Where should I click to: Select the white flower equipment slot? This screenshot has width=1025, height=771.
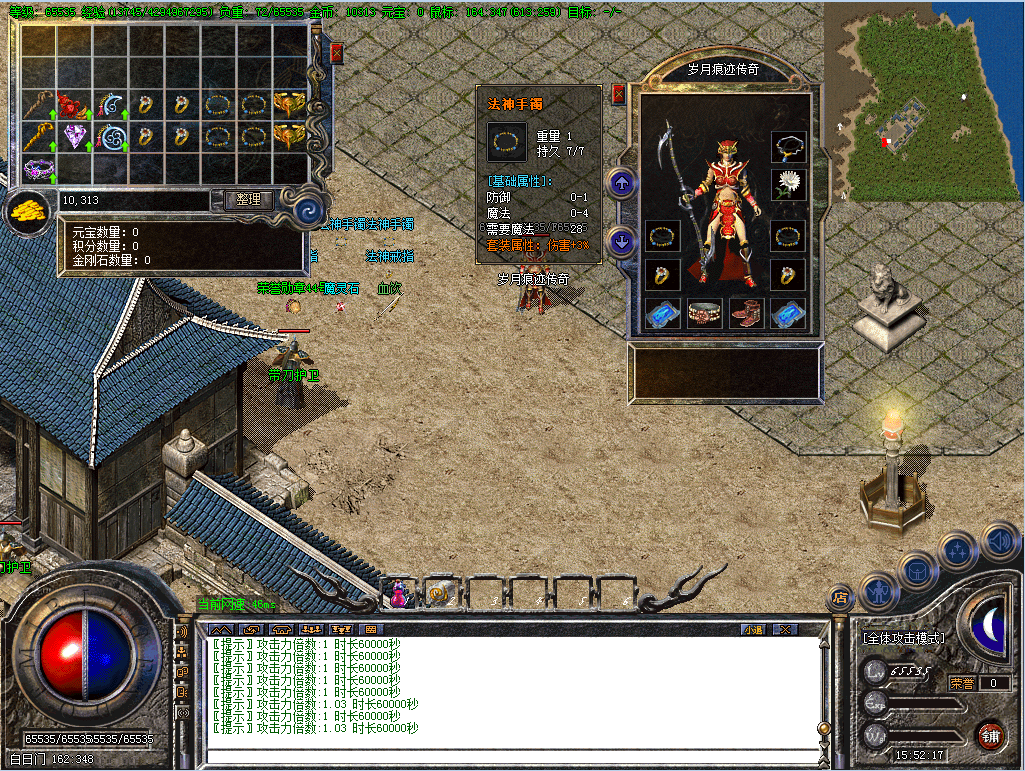click(x=789, y=184)
